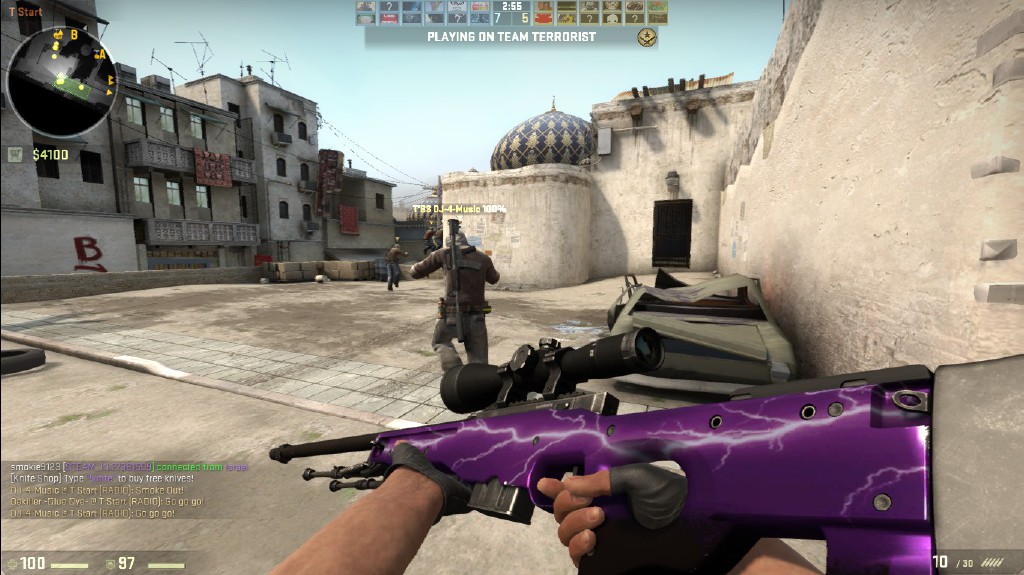Screen dimensions: 1024x575
Task: Open the buy menu shopping cart icon
Action: (x=16, y=154)
